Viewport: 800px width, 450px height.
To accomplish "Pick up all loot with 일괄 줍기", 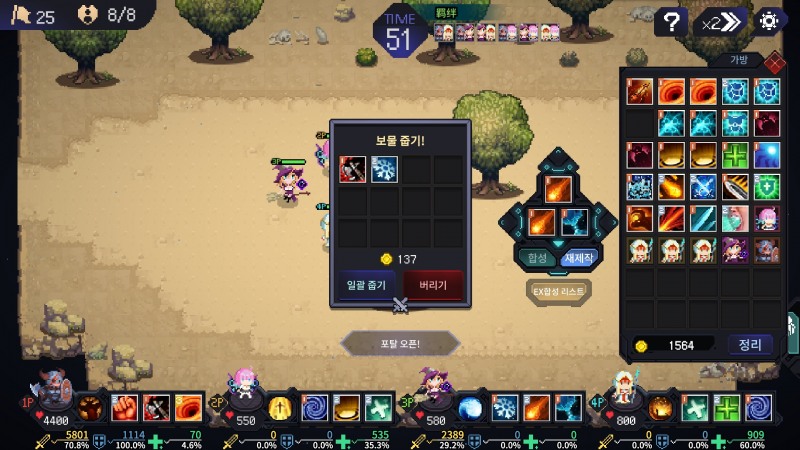I will click(x=367, y=285).
